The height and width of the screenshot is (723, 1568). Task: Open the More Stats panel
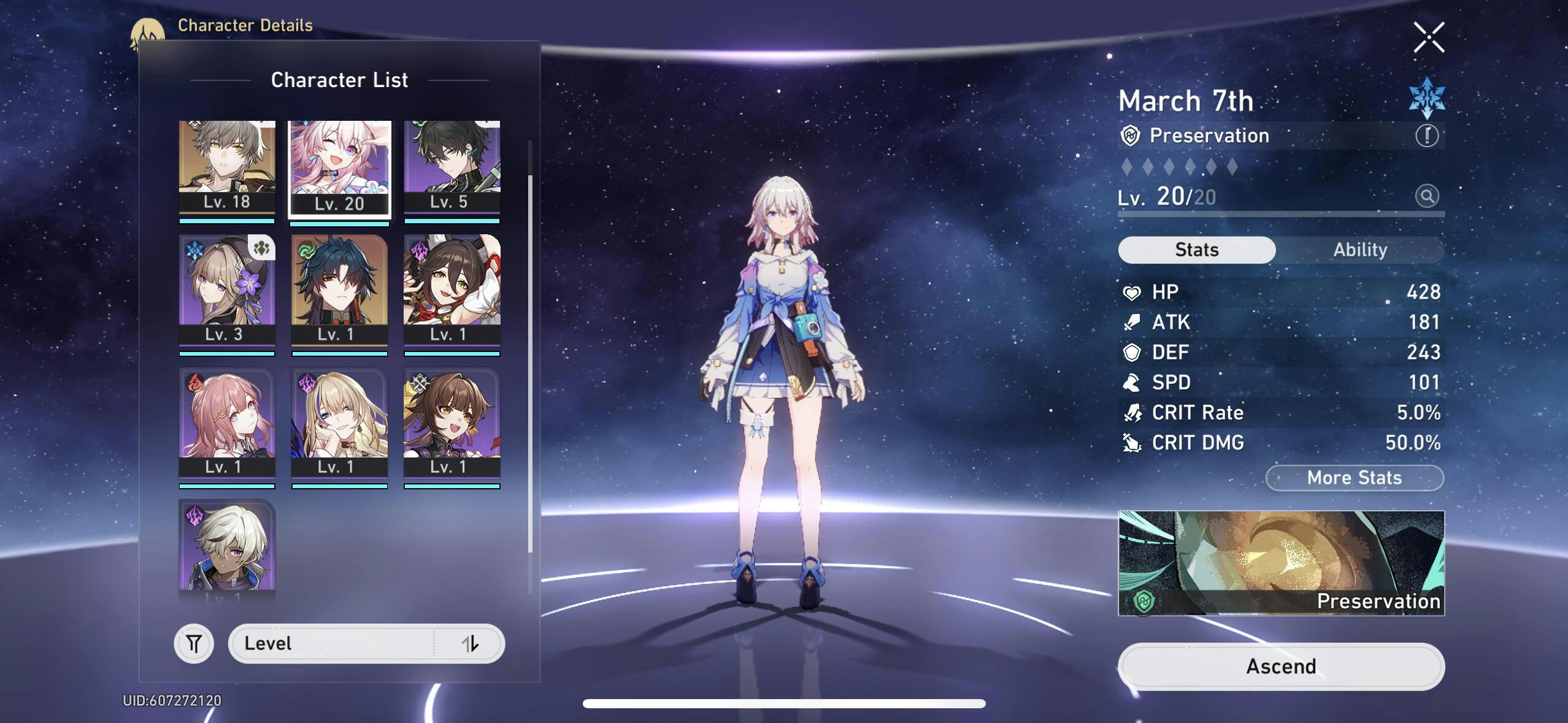(1354, 478)
